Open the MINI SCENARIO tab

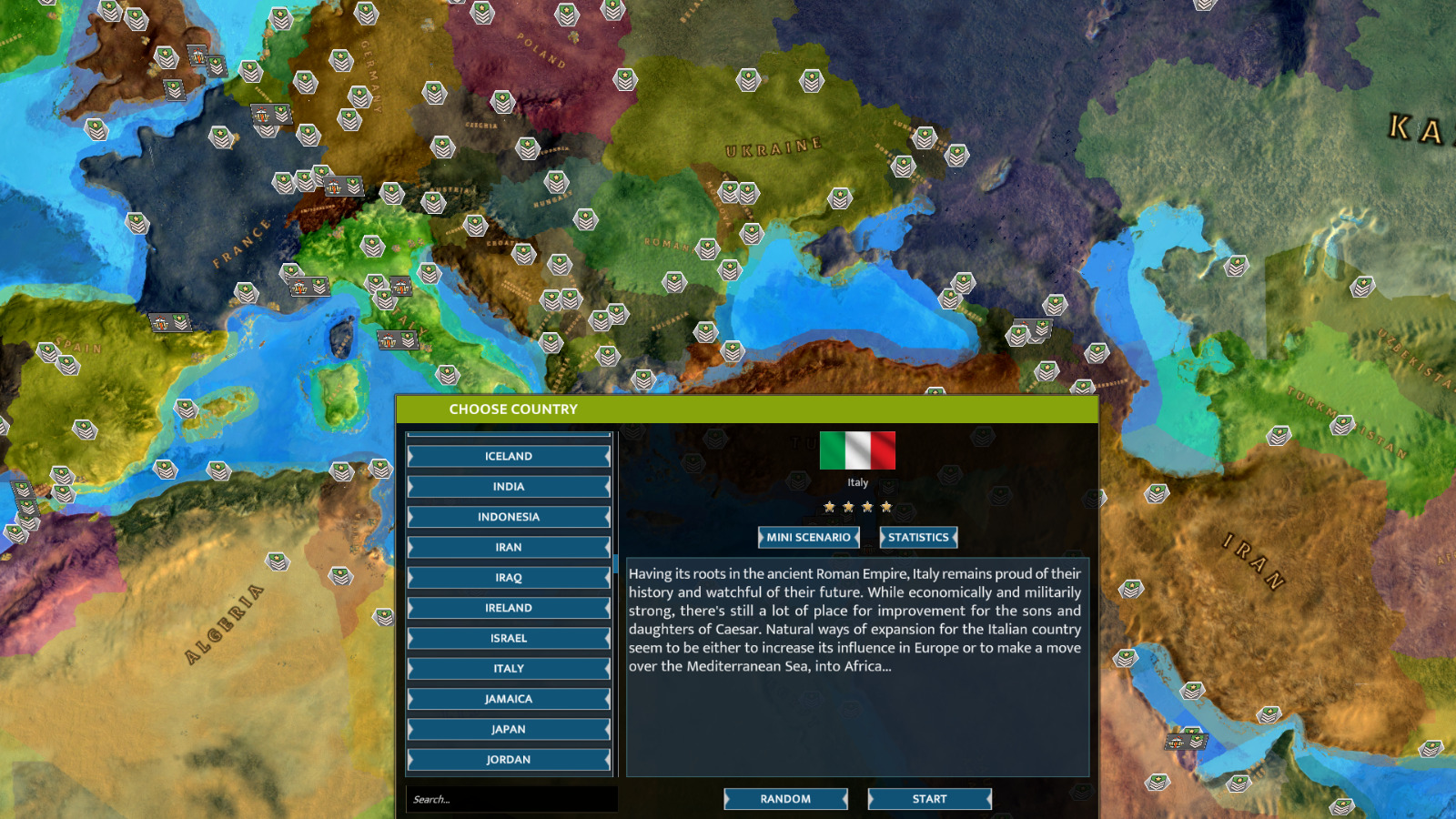(809, 537)
